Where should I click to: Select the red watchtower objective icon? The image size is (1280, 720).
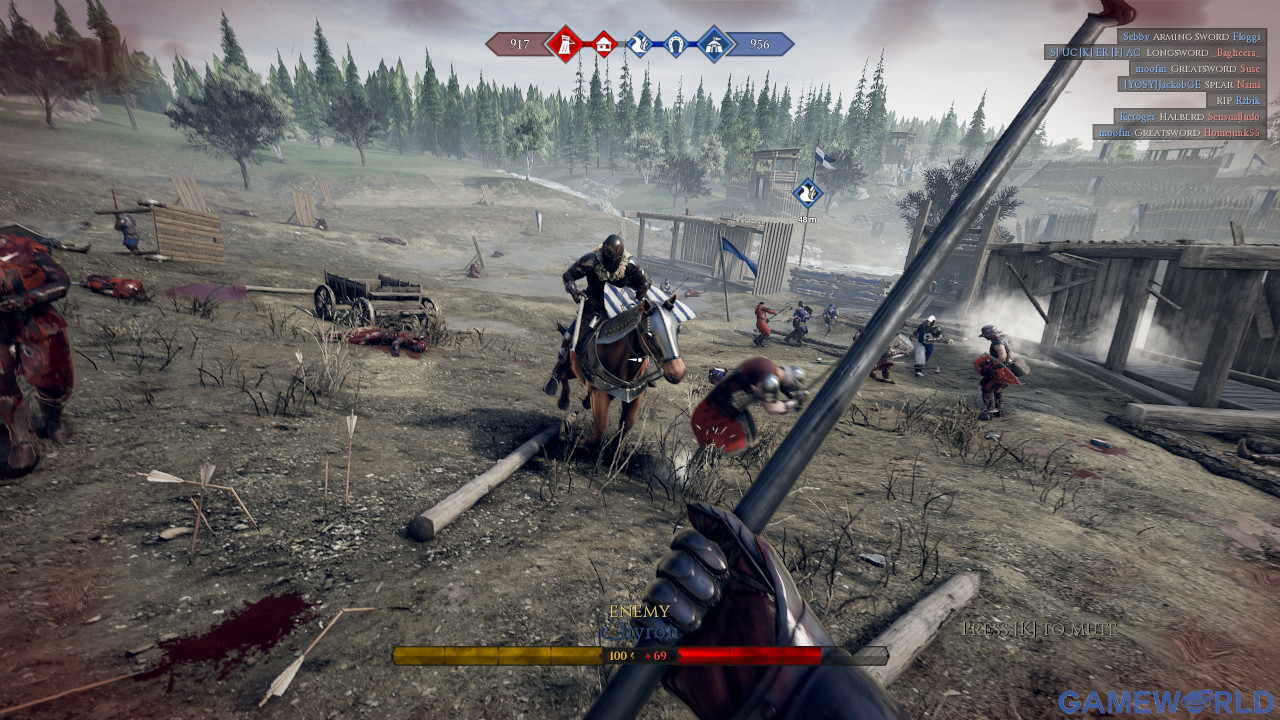click(x=565, y=43)
